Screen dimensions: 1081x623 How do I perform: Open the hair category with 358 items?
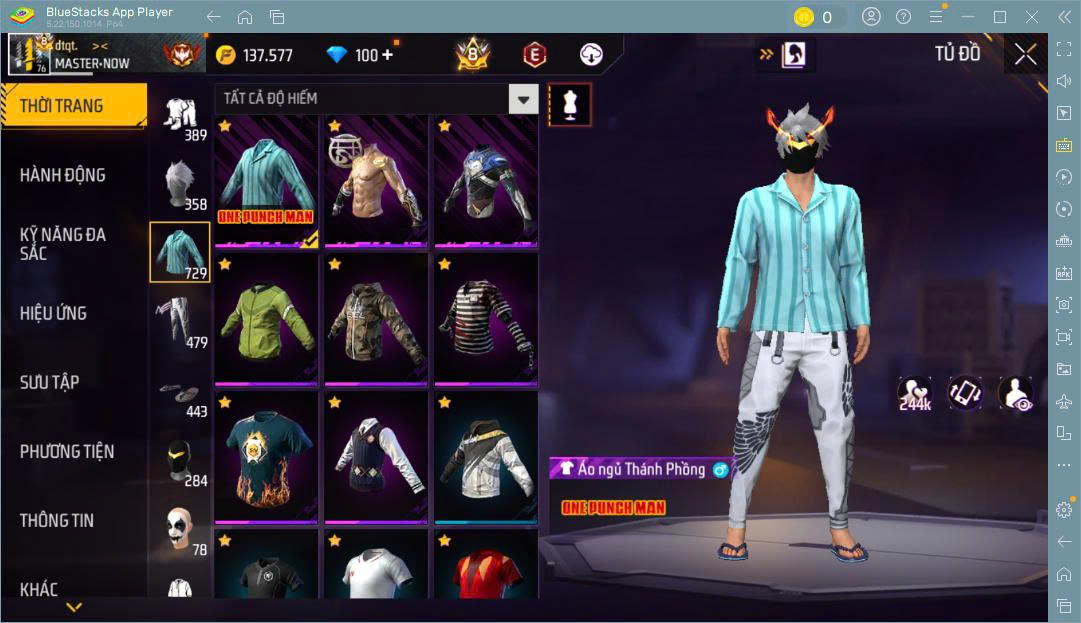pos(180,182)
